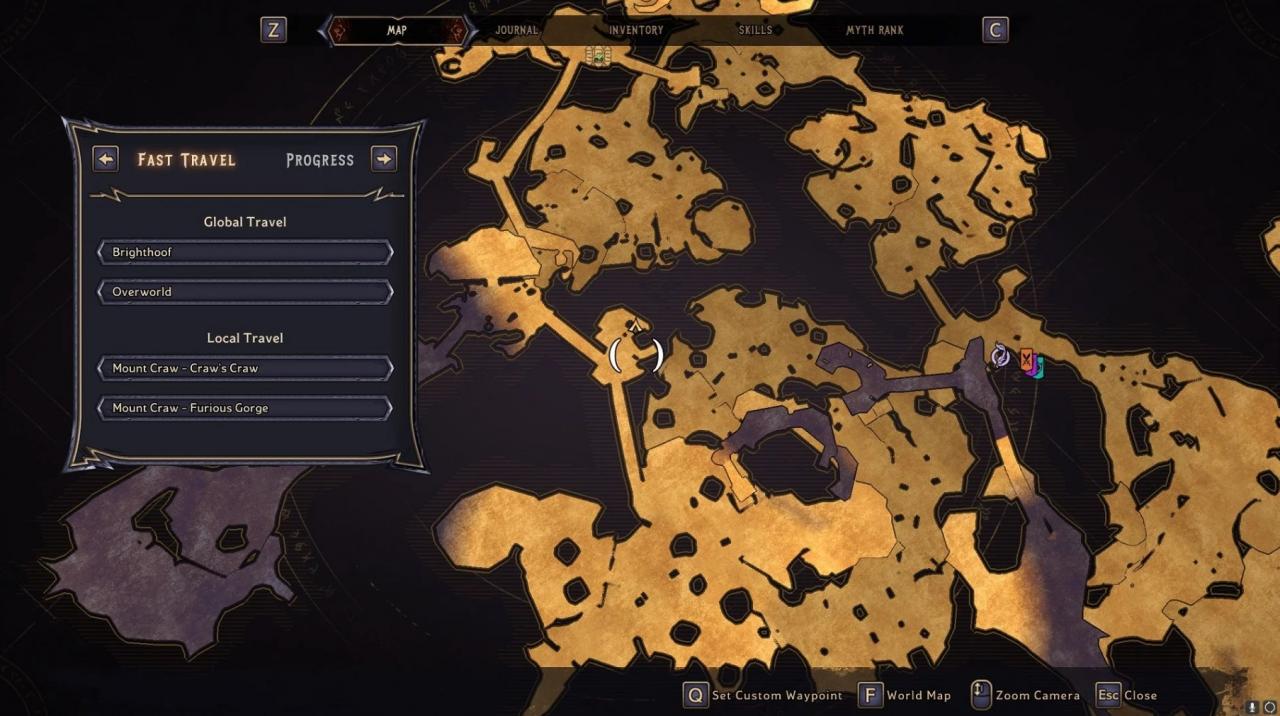Travel to Mount Craw - Craw's Craw
Screen dimensions: 1280x716
pyautogui.click(x=245, y=368)
